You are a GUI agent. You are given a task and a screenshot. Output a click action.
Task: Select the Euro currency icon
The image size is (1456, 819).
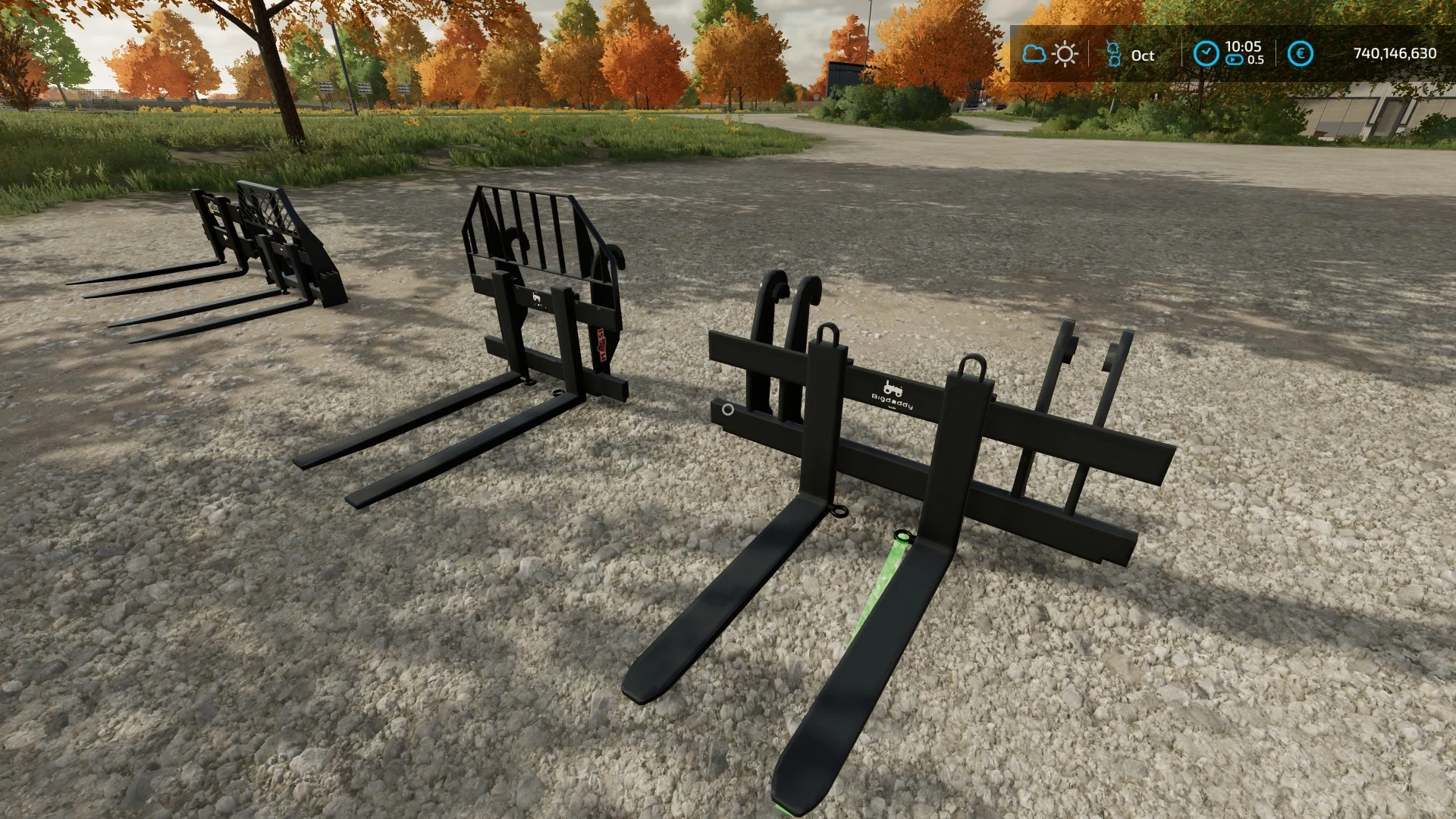[x=1301, y=53]
